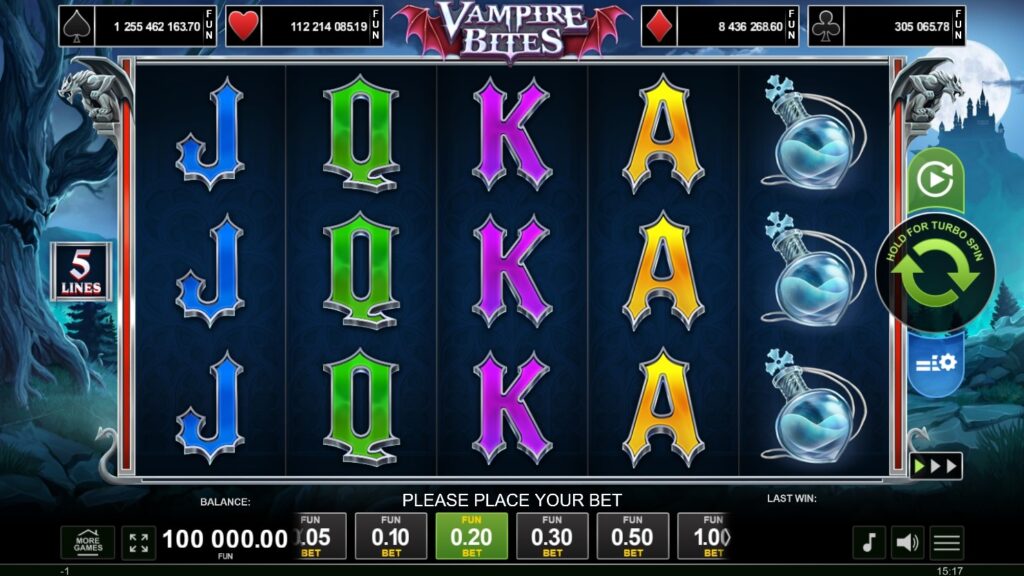Viewport: 1024px width, 576px height.
Task: Open the blue bet settings button
Action: (x=935, y=361)
